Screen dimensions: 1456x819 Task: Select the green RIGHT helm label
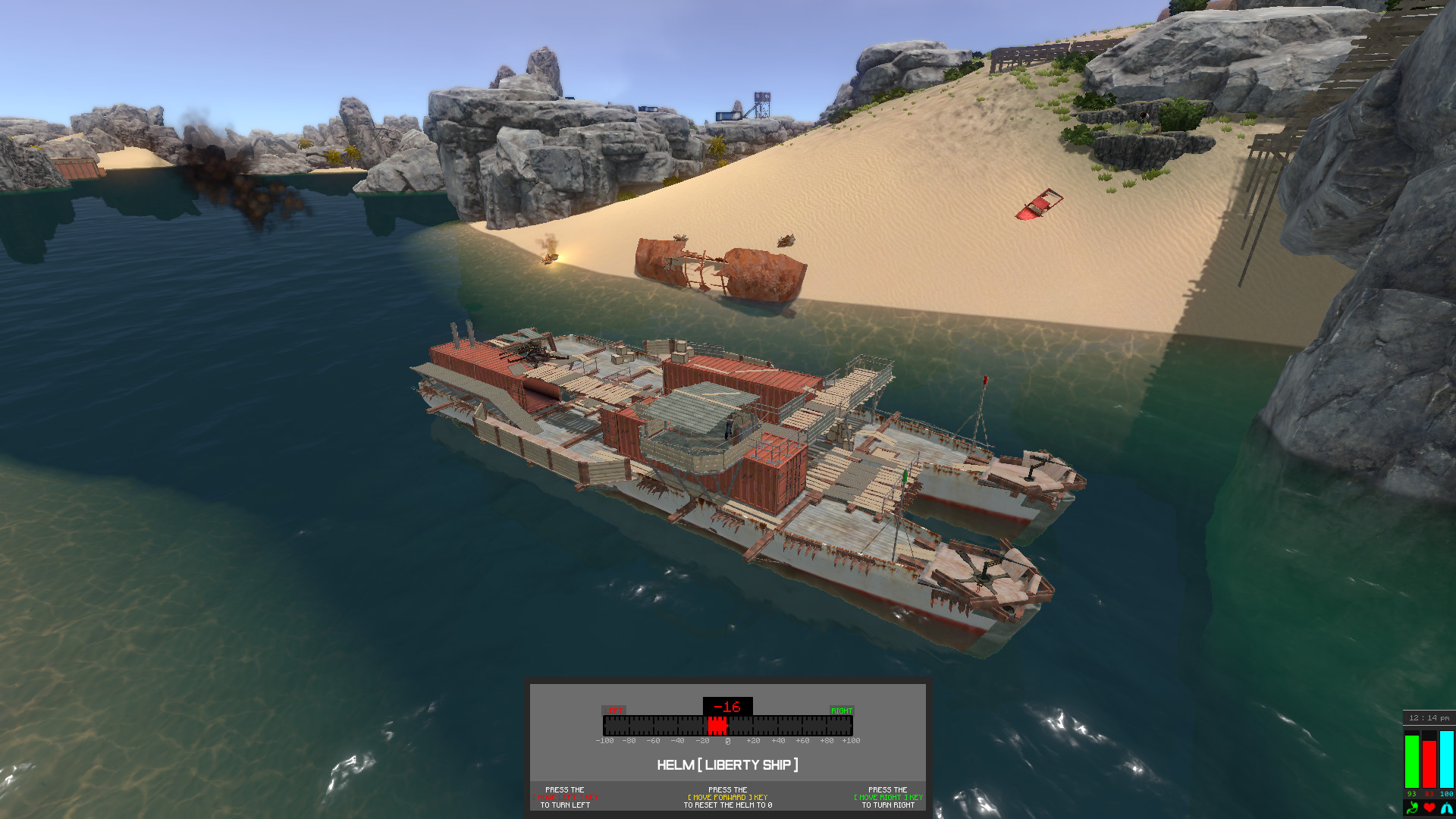(x=842, y=711)
